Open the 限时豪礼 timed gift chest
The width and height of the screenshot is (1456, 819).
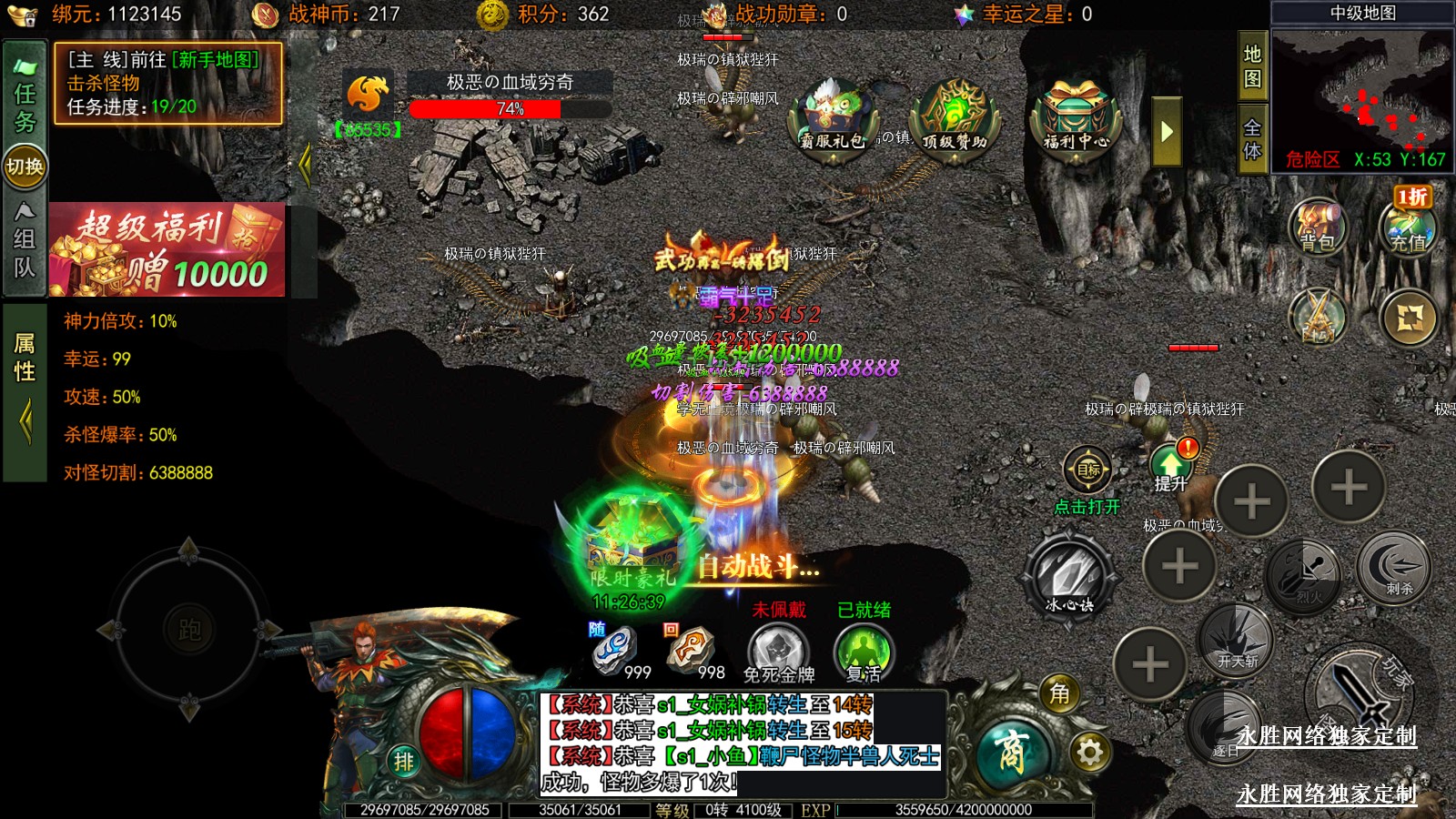(631, 548)
